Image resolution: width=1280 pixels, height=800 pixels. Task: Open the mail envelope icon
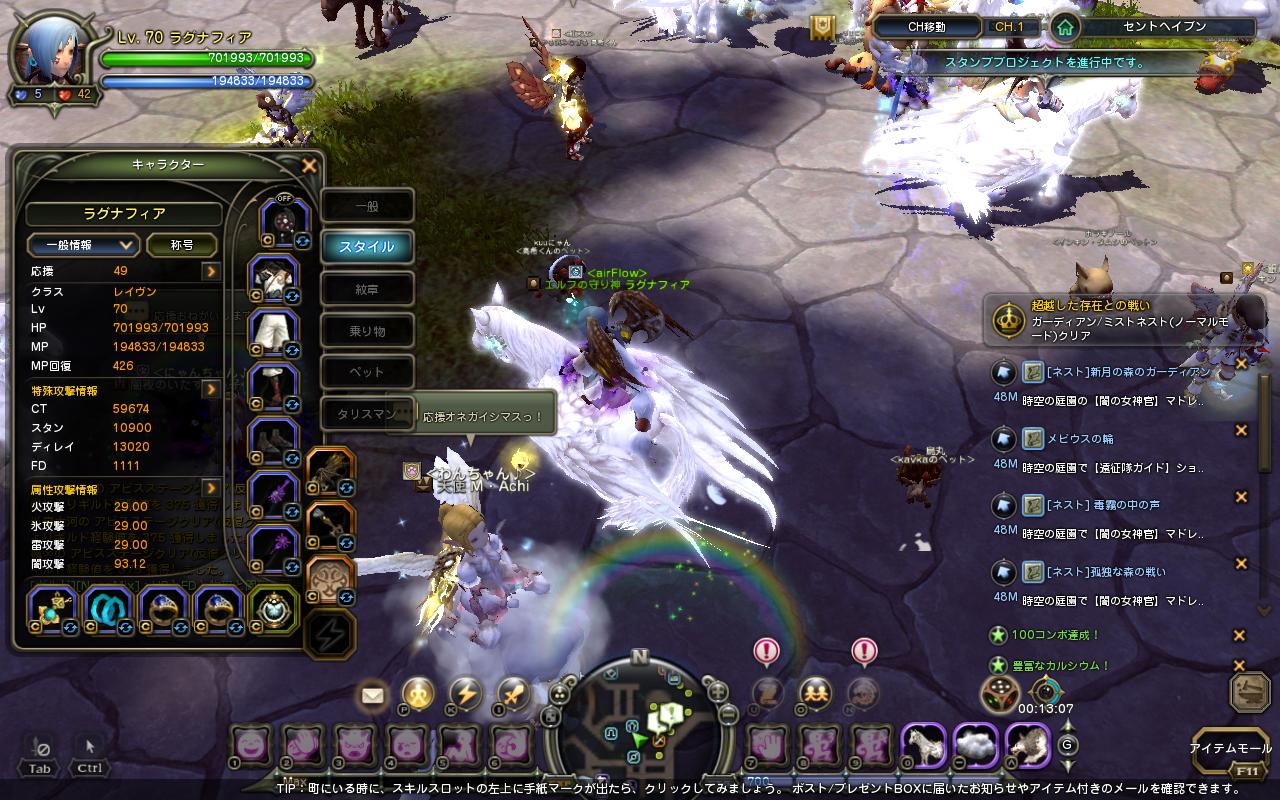point(373,693)
